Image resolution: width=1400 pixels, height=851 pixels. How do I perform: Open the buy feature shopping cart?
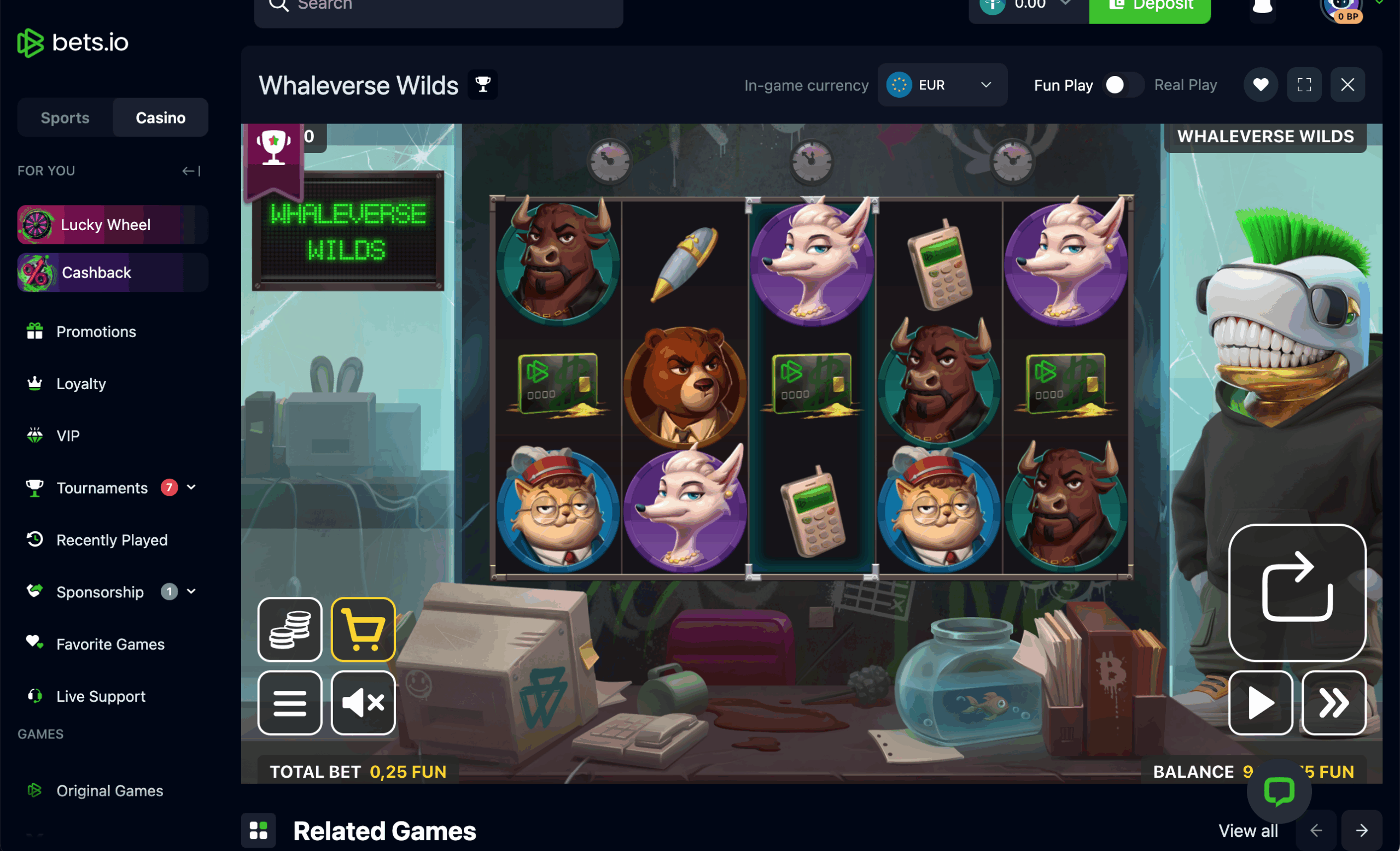point(363,630)
